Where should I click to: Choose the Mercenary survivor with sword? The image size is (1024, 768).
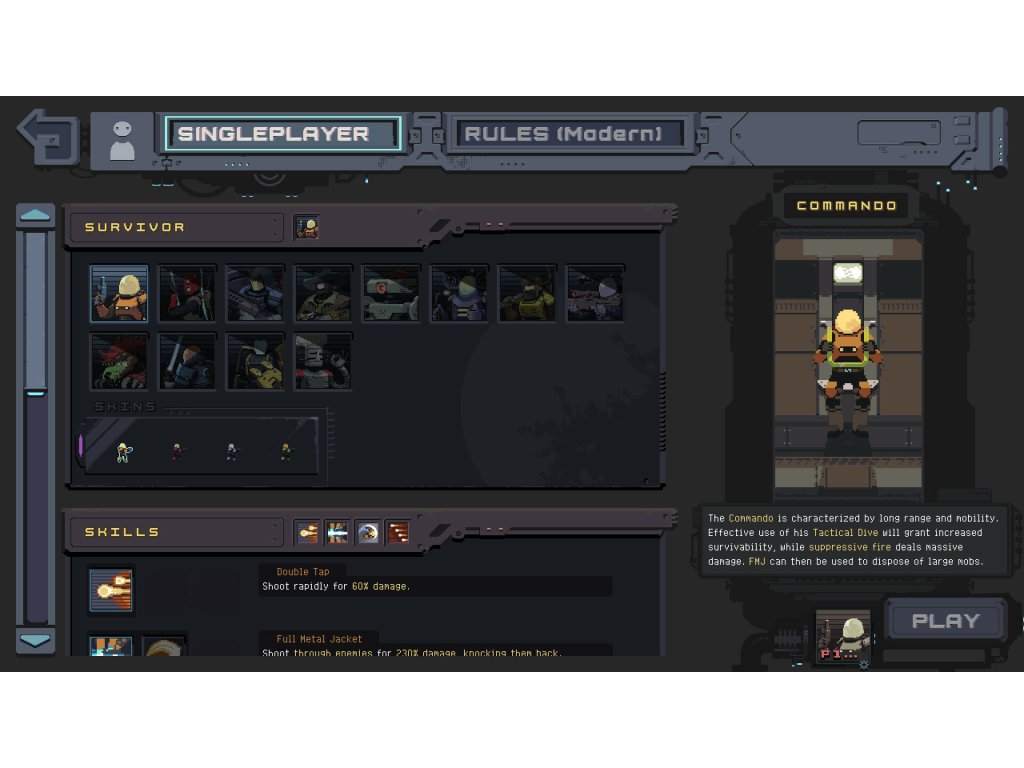(x=187, y=361)
